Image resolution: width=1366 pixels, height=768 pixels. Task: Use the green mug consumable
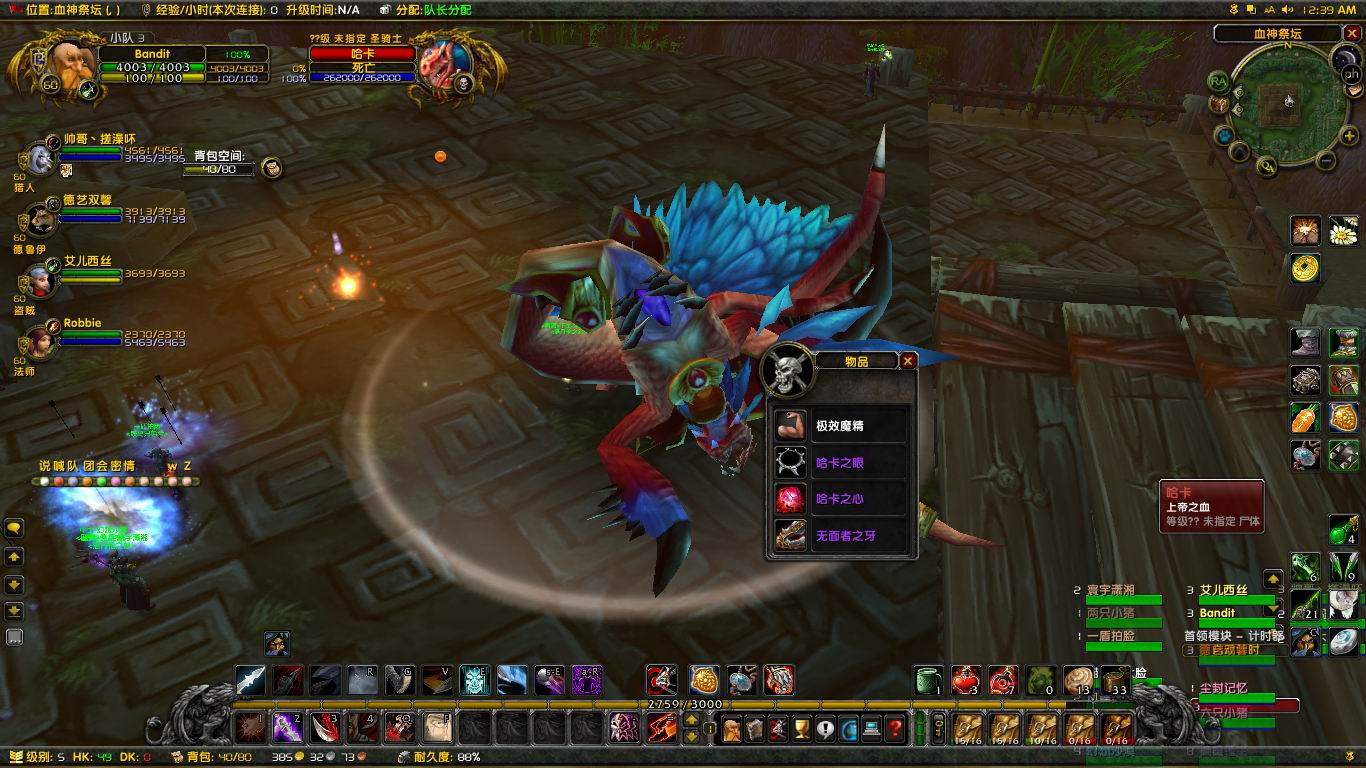point(929,681)
